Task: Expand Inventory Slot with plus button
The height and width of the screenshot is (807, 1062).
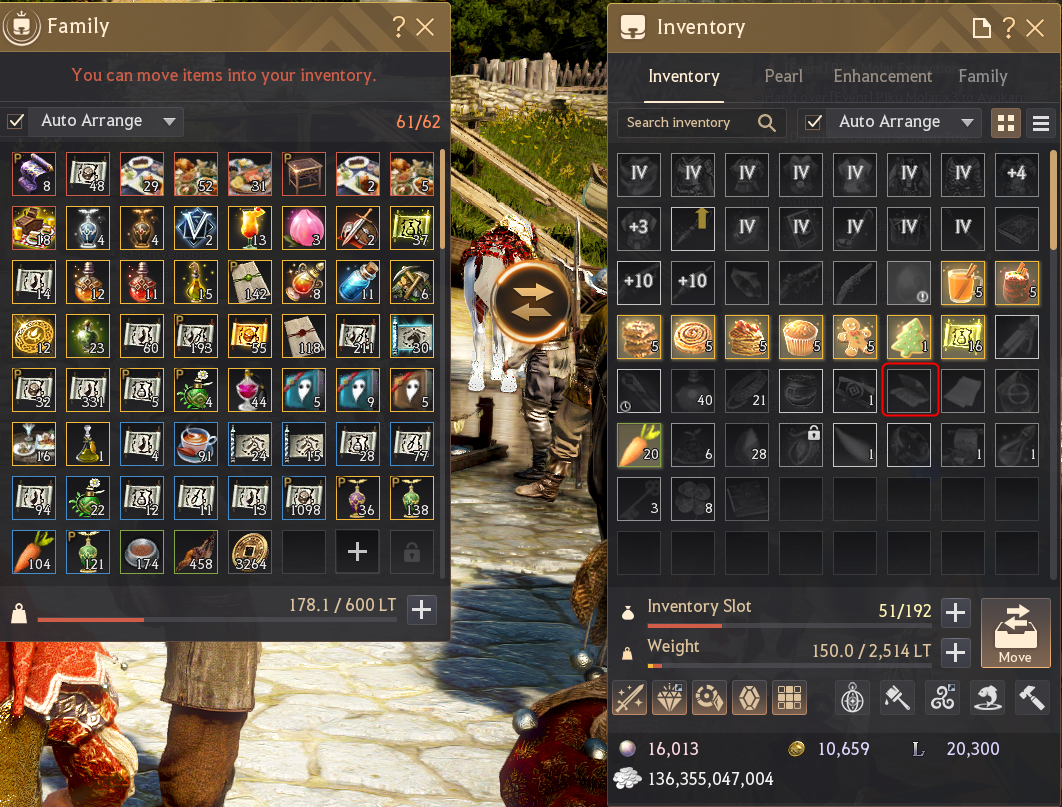Action: pos(955,613)
